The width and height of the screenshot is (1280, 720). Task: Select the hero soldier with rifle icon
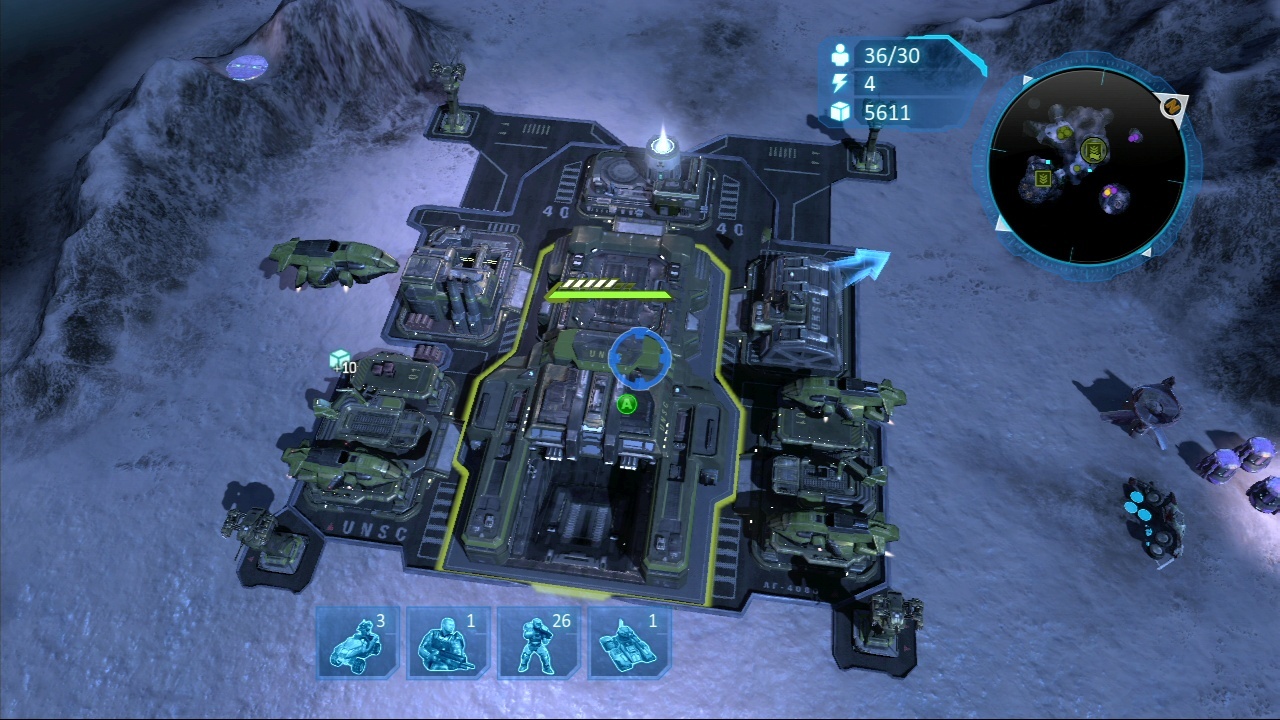coord(448,642)
